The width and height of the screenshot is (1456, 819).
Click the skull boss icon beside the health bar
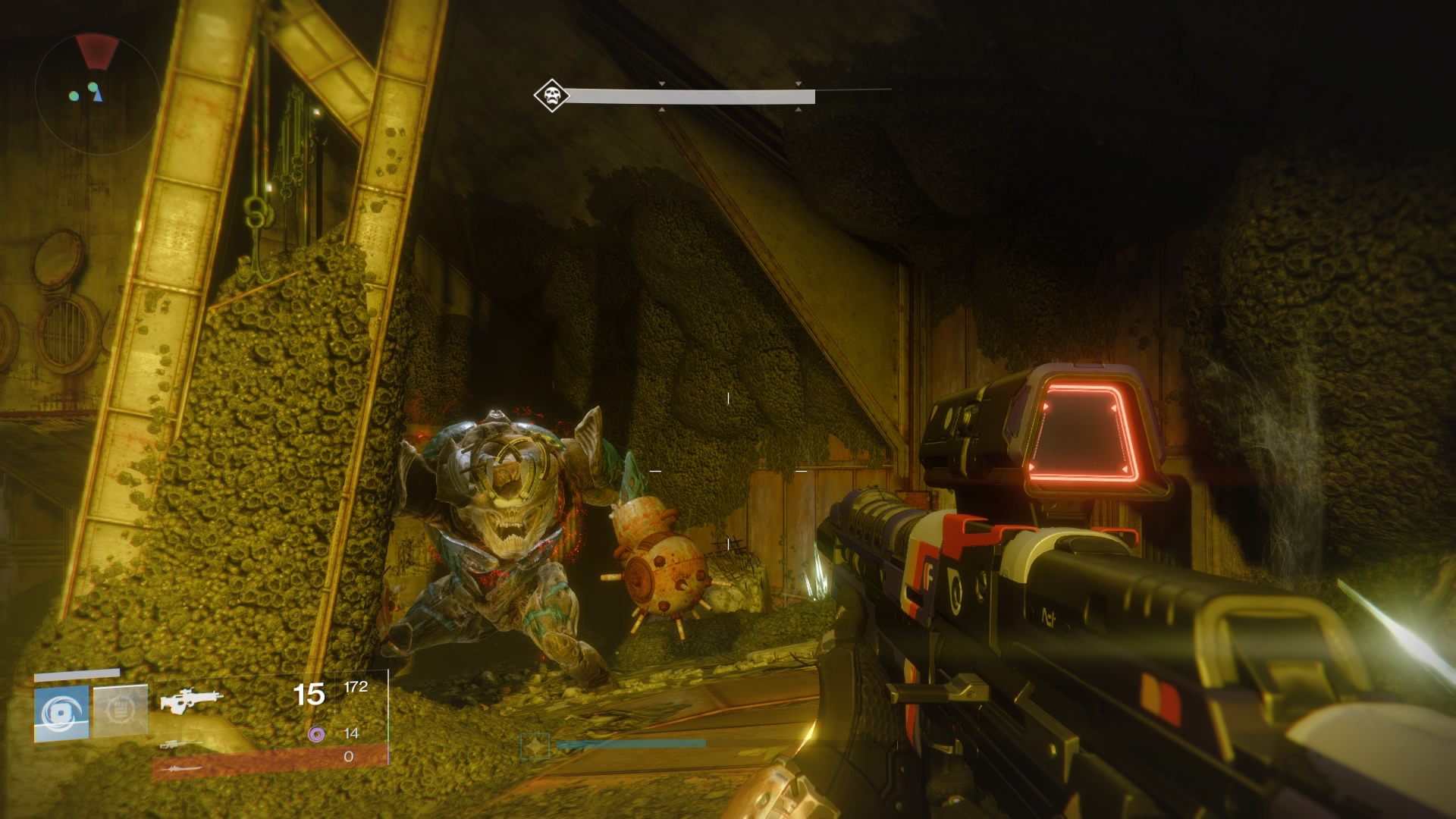click(x=551, y=96)
